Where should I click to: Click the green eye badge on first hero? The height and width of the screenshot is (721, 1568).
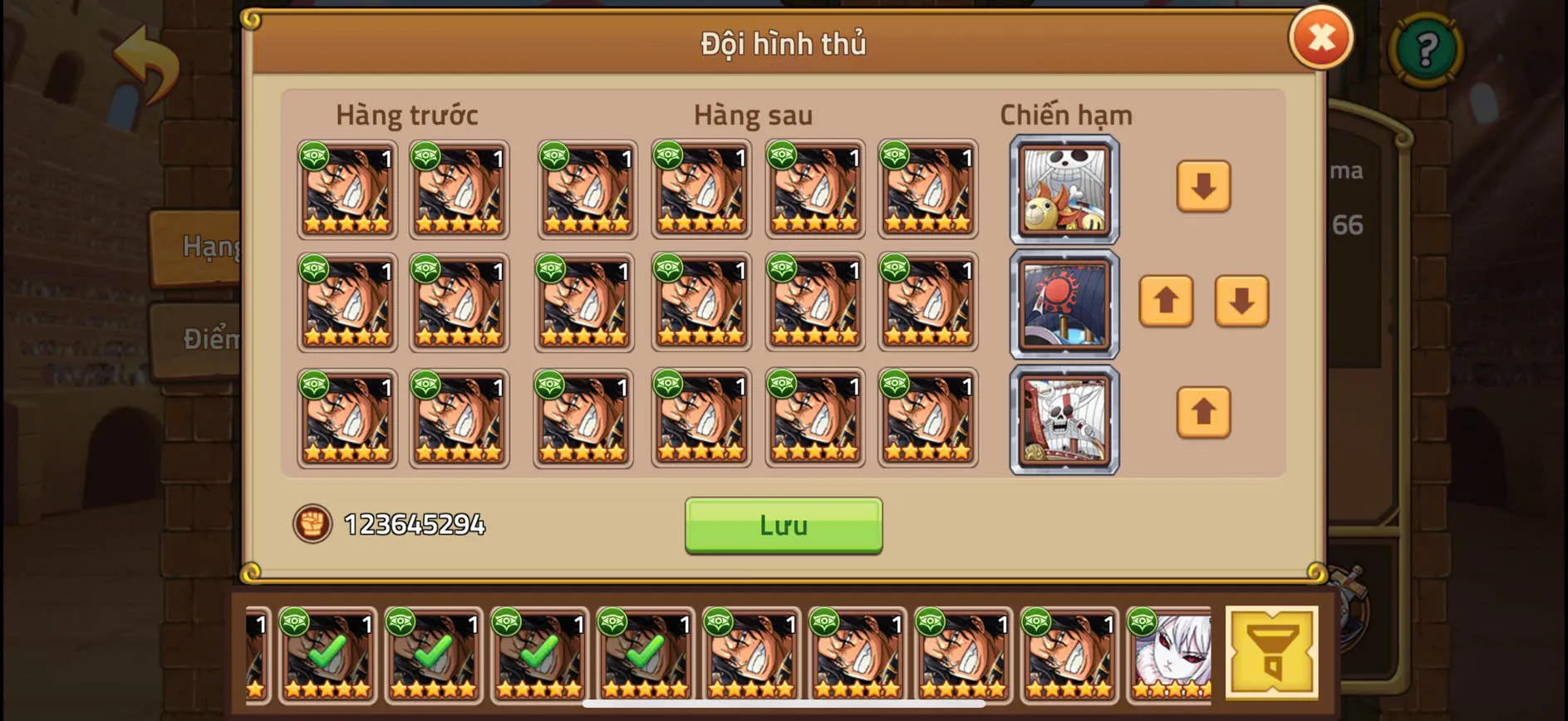tap(314, 155)
